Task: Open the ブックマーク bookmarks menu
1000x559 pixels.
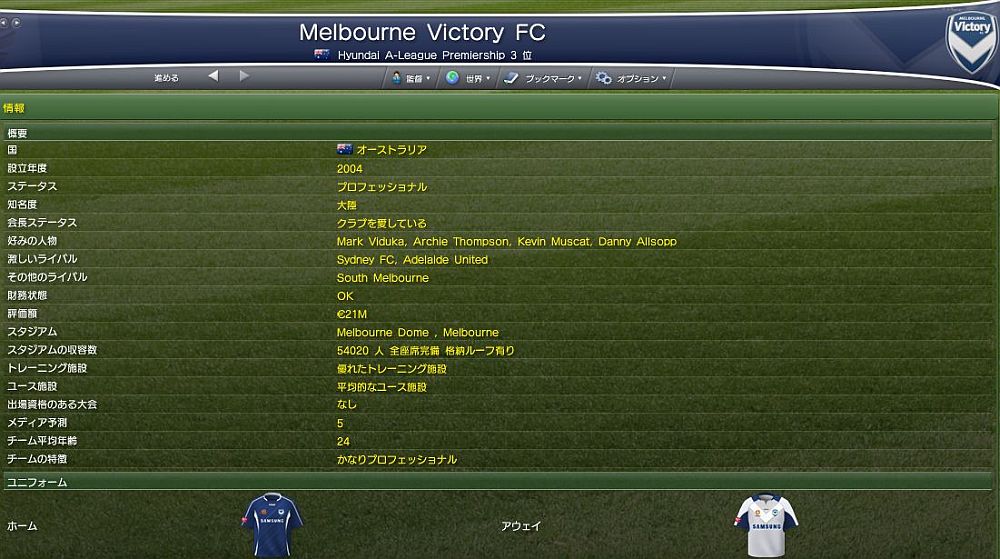Action: (x=543, y=78)
